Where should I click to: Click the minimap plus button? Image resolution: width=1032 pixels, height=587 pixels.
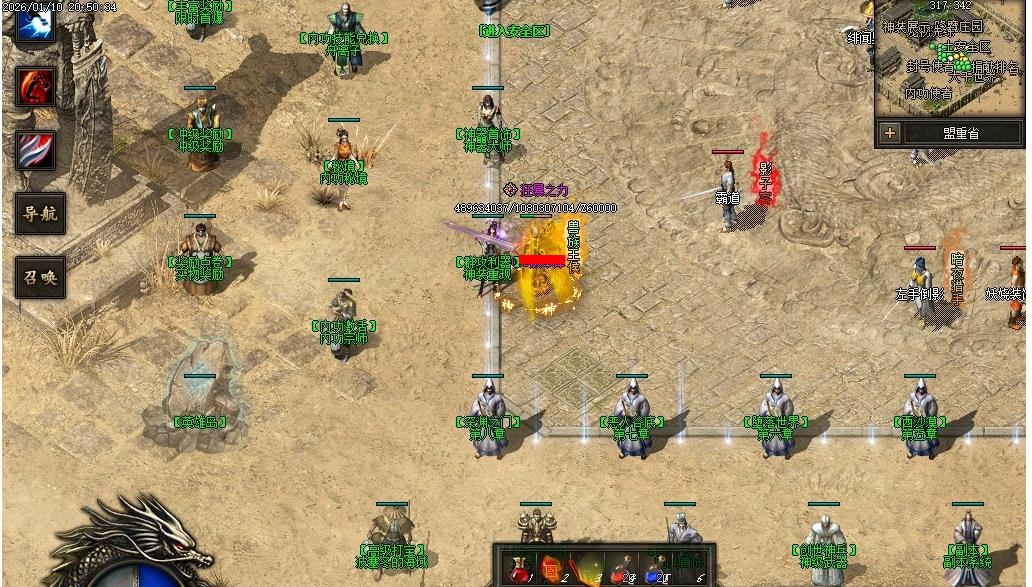coord(889,133)
